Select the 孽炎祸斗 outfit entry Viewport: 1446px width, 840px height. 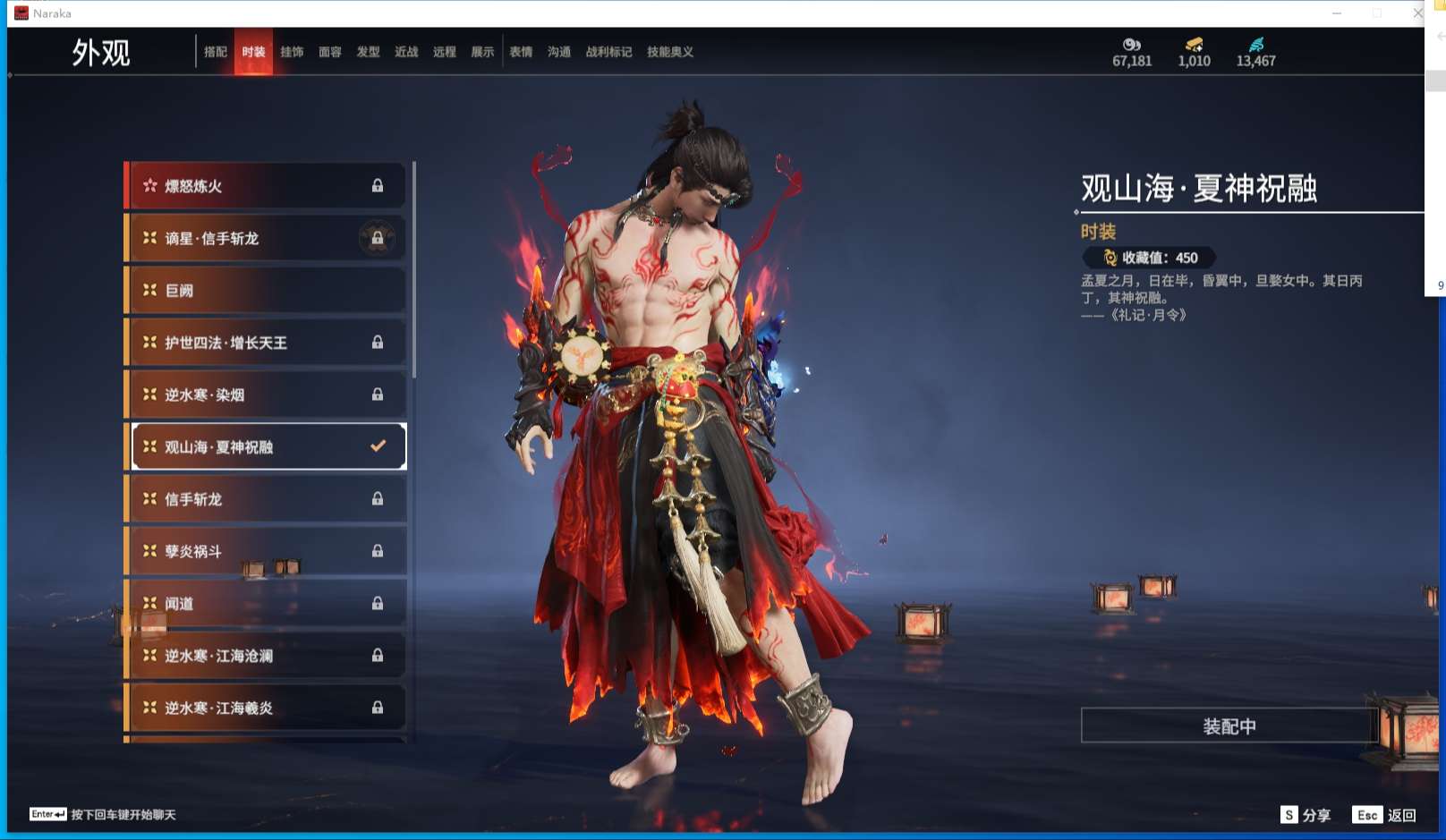(265, 551)
